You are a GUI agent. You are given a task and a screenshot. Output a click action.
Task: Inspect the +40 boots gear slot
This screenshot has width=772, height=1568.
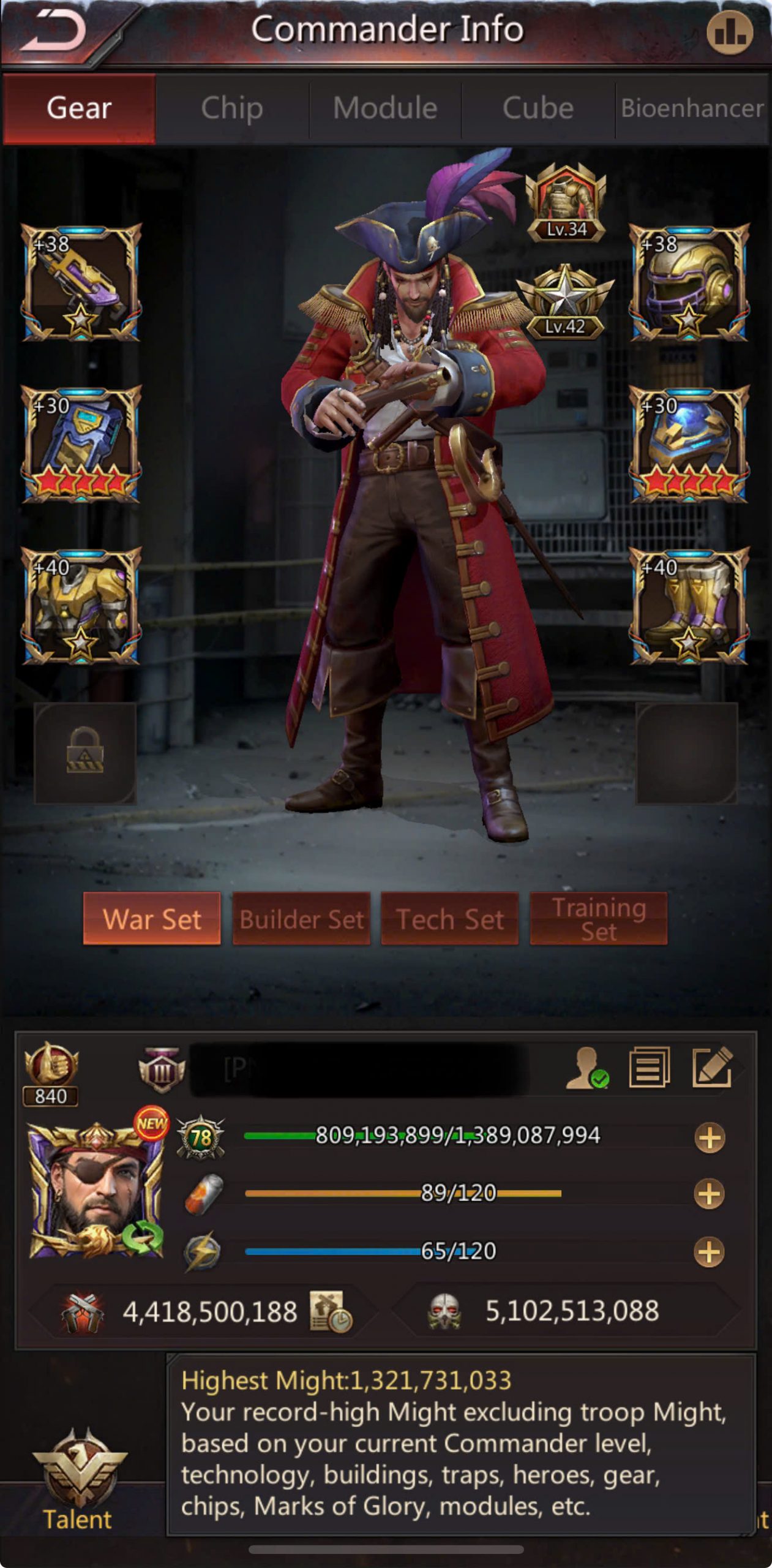(689, 606)
